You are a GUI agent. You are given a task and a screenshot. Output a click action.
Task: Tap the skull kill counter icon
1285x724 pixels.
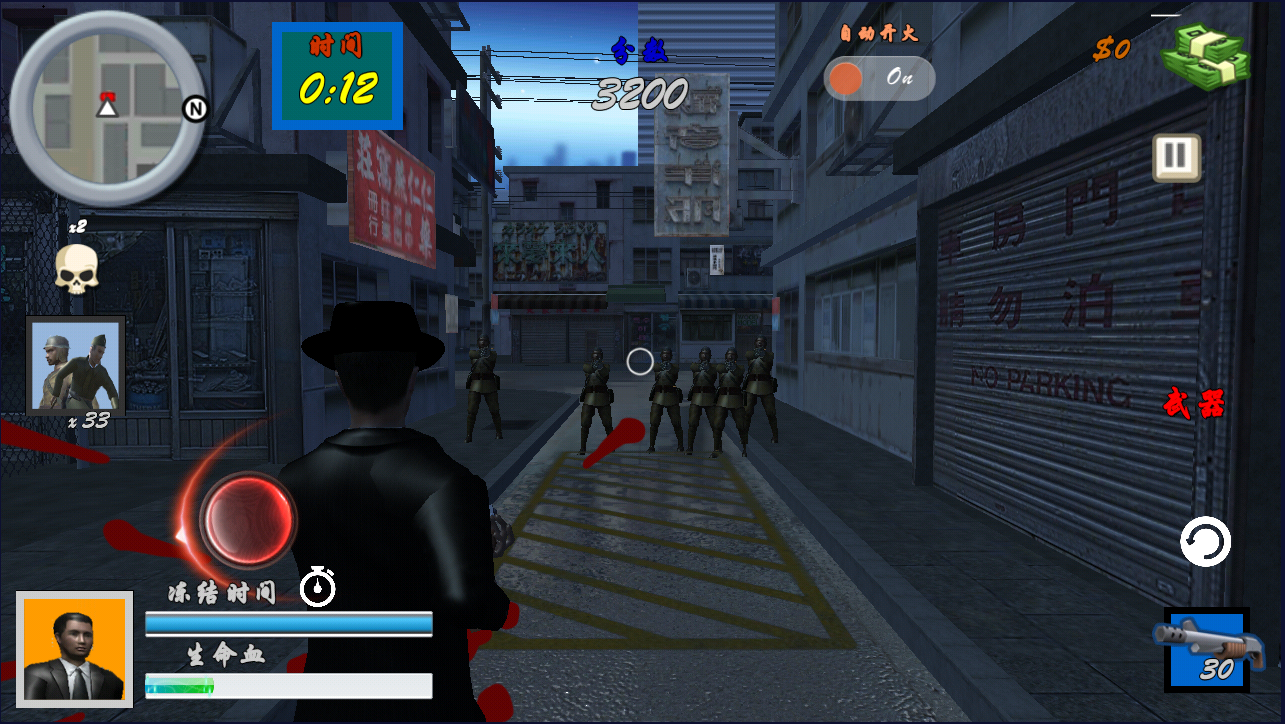coord(76,270)
